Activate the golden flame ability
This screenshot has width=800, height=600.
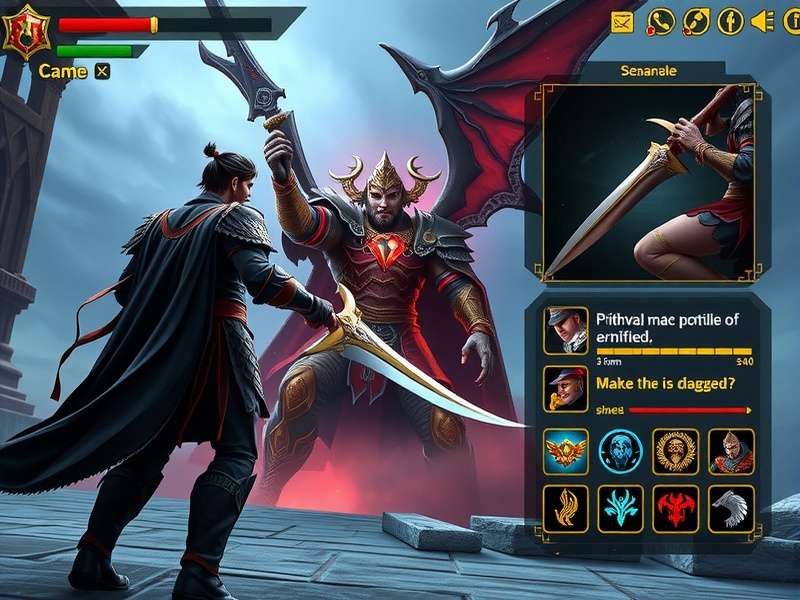point(566,507)
